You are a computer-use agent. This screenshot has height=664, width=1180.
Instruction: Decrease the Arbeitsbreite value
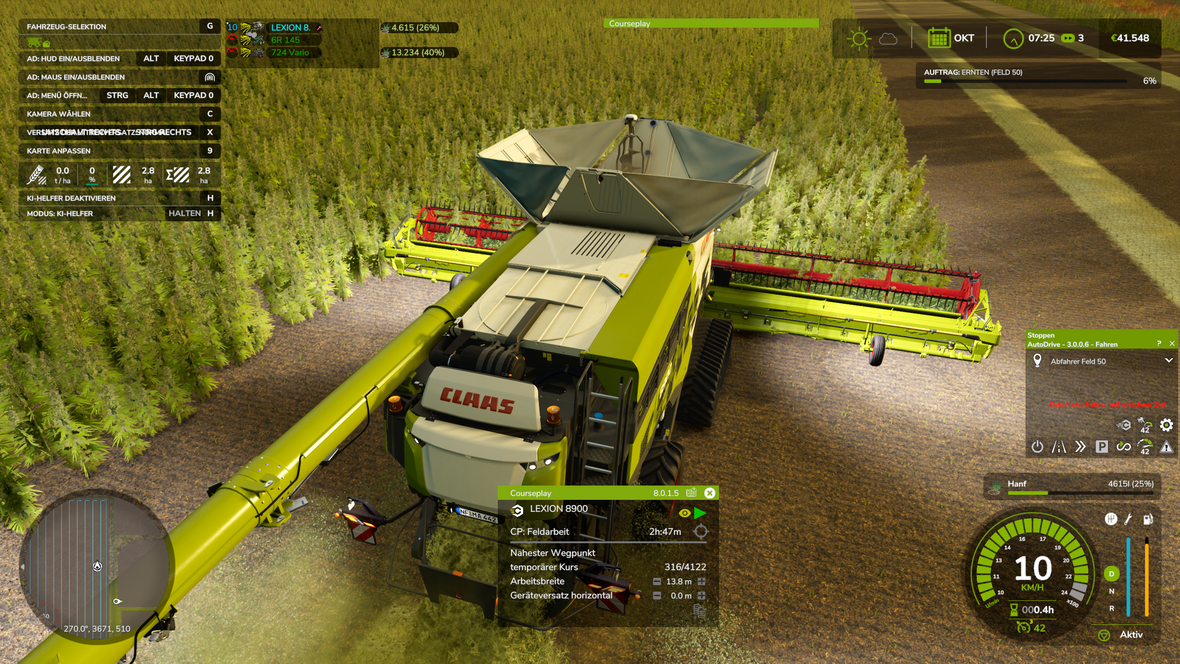[x=657, y=581]
